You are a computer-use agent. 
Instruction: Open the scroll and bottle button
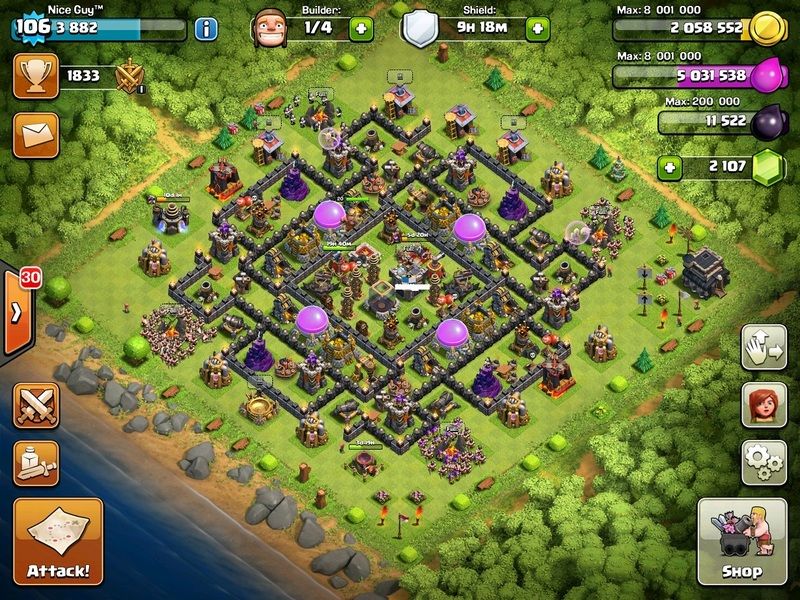tap(36, 463)
